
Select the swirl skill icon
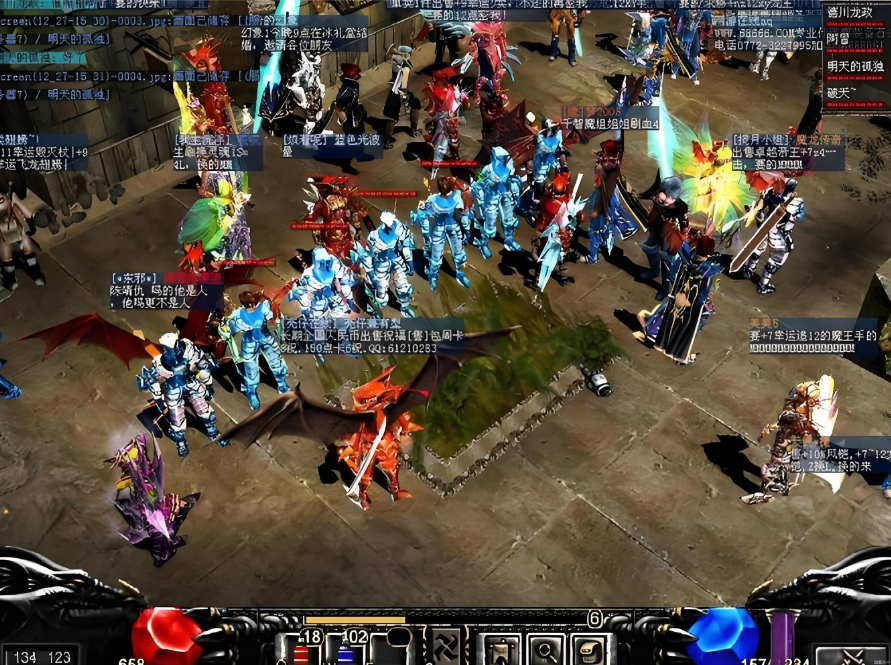443,647
